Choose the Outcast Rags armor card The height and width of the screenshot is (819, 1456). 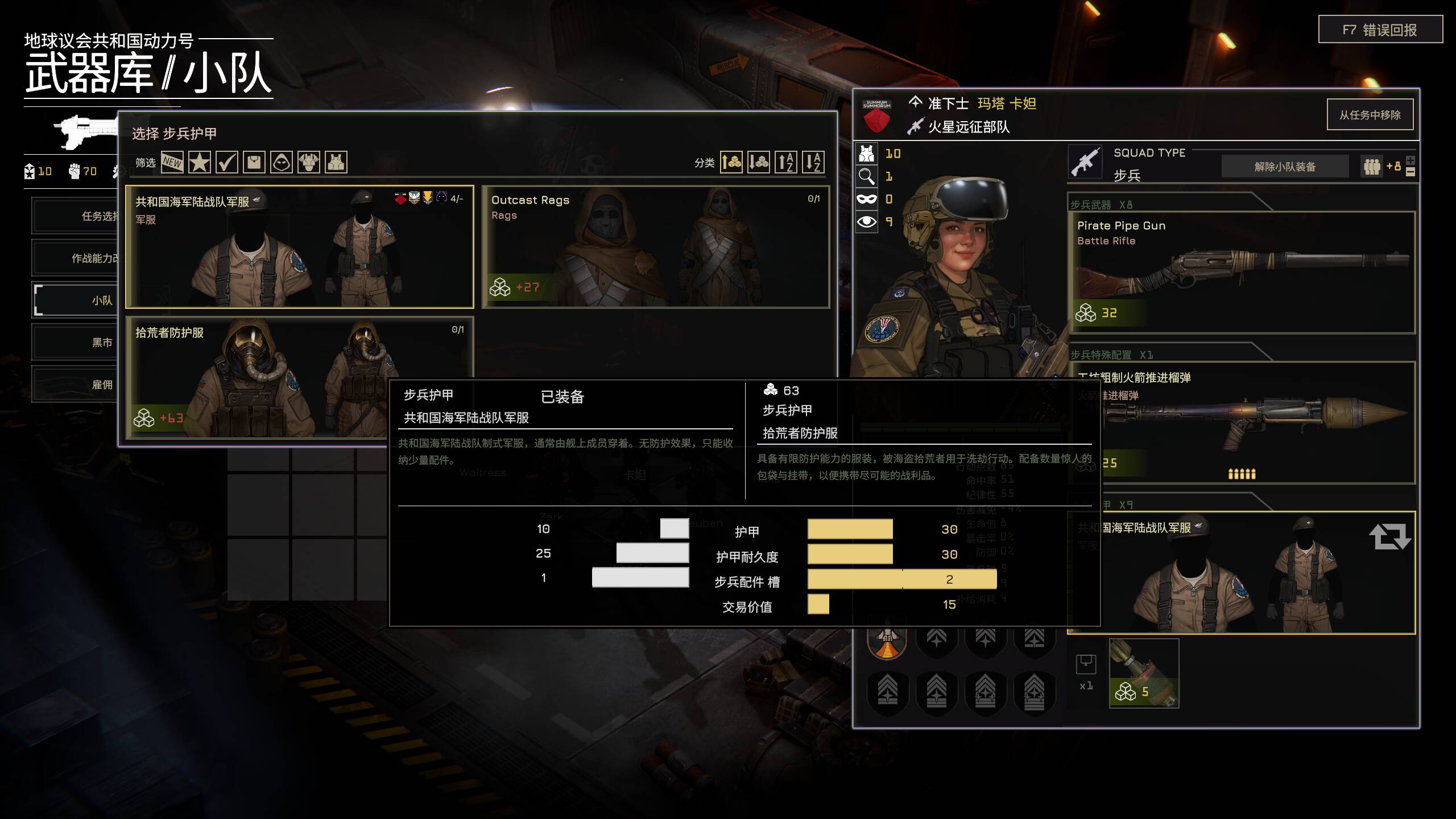tap(655, 247)
